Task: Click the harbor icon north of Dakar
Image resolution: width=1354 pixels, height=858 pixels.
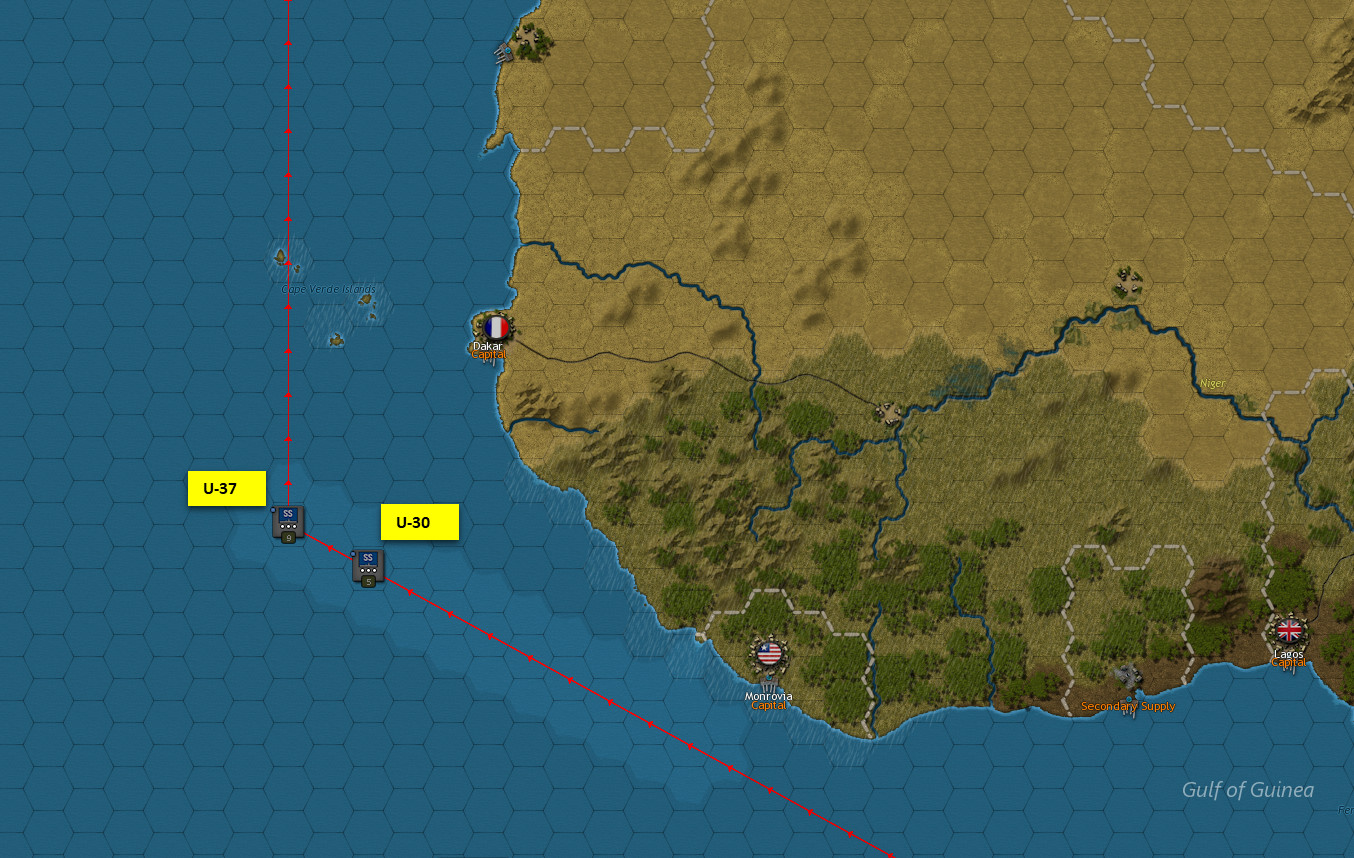Action: coord(505,52)
